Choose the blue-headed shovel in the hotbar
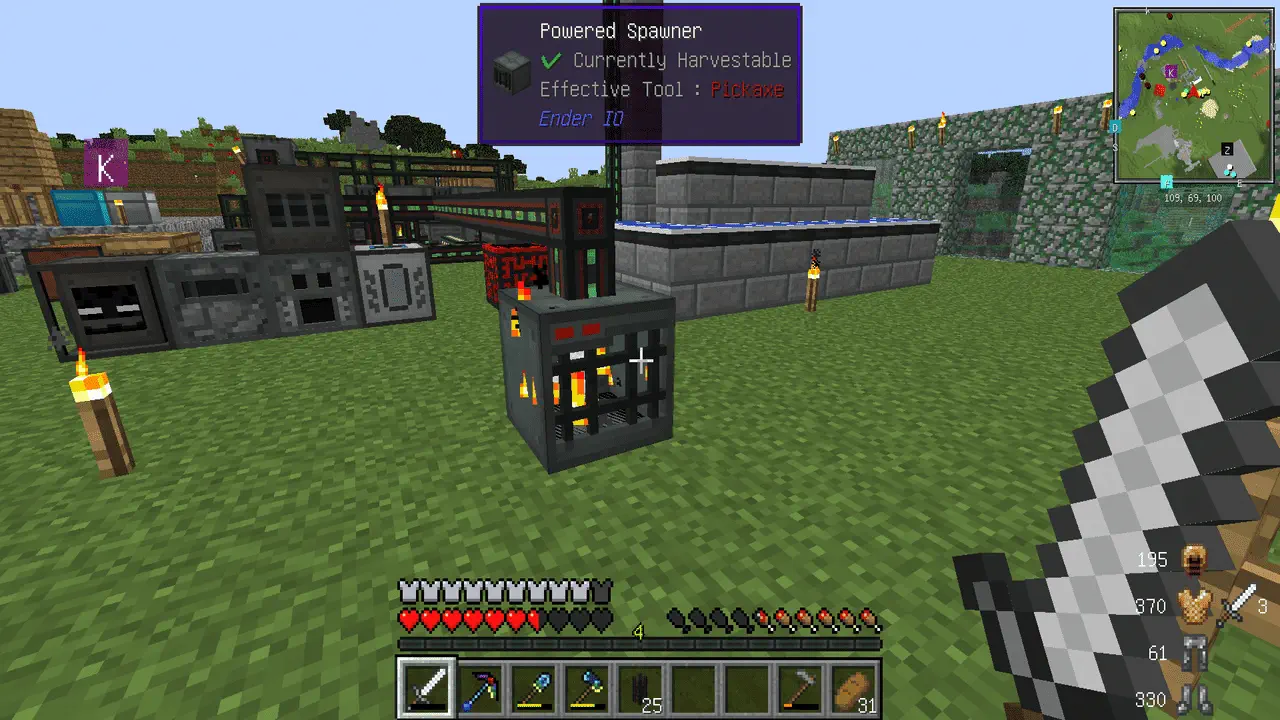The width and height of the screenshot is (1280, 720). (x=534, y=688)
